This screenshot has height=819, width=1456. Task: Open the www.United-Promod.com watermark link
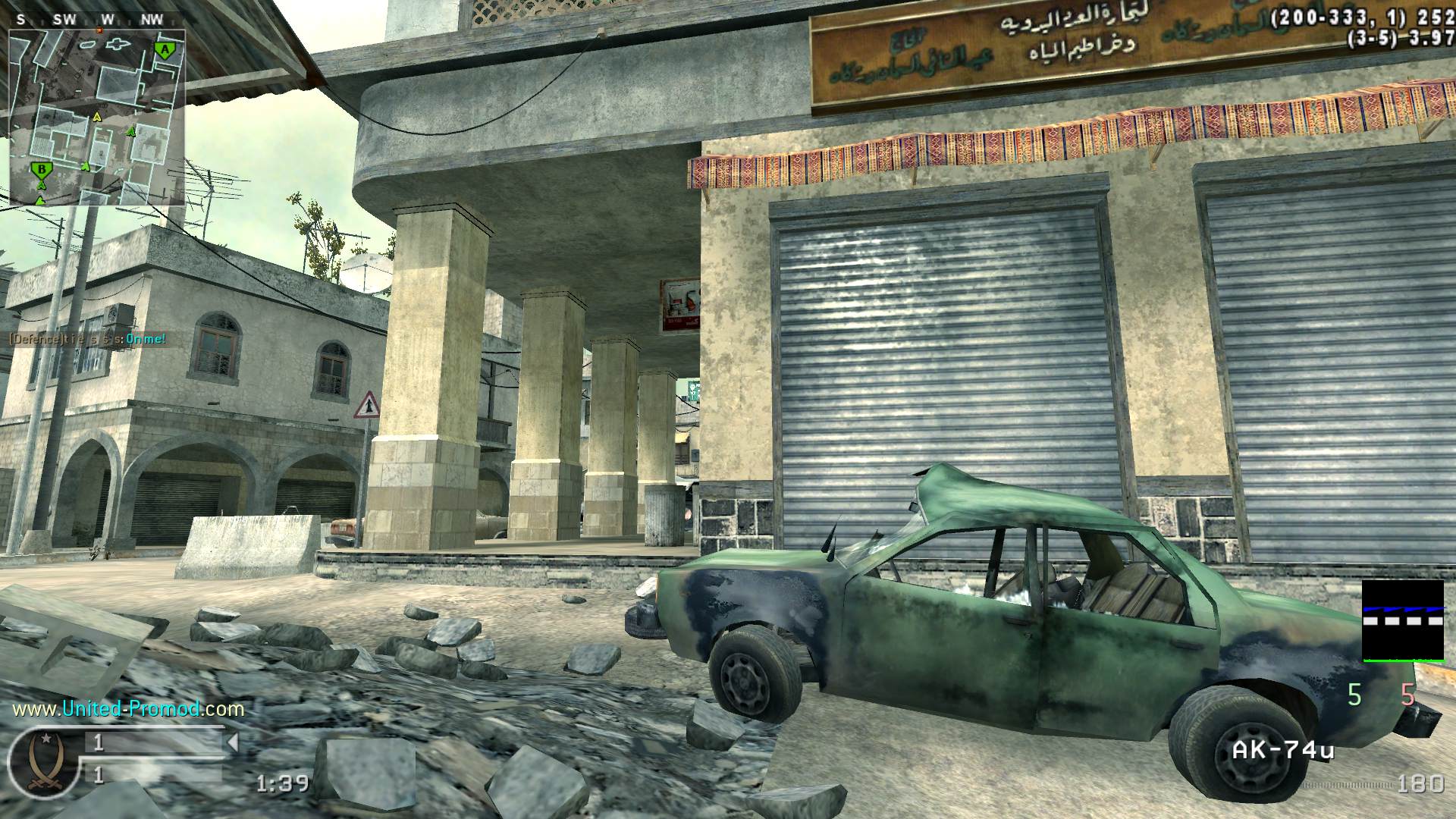pyautogui.click(x=128, y=709)
